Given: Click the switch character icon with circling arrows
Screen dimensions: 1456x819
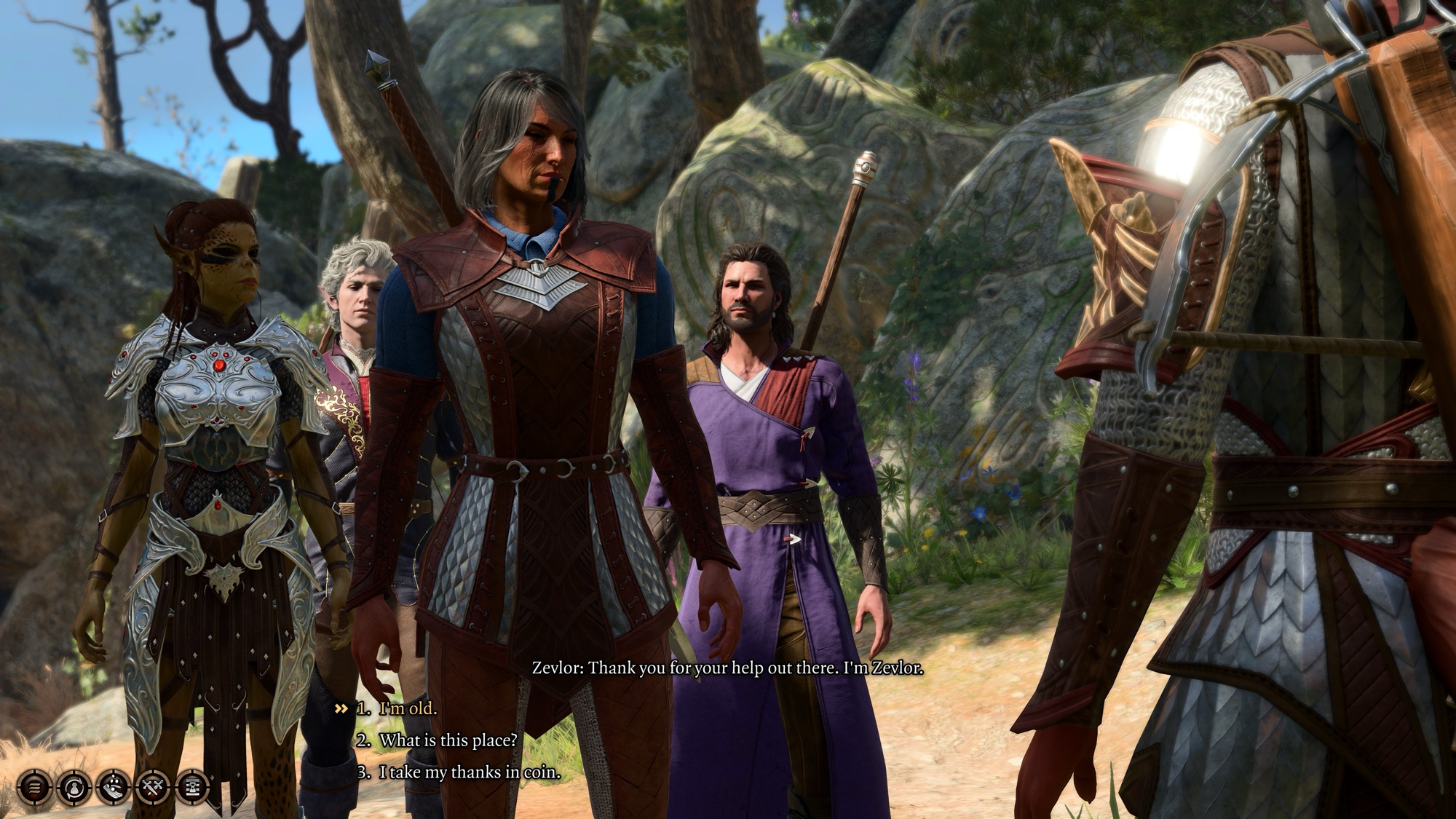Looking at the screenshot, I should tap(74, 787).
